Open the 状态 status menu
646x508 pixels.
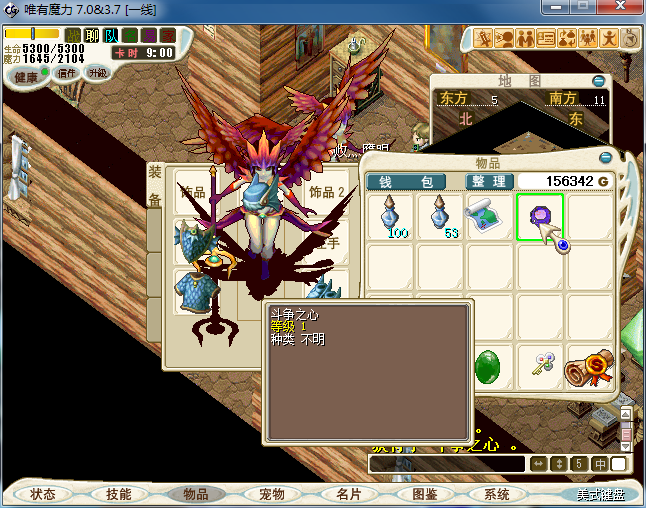[x=43, y=494]
